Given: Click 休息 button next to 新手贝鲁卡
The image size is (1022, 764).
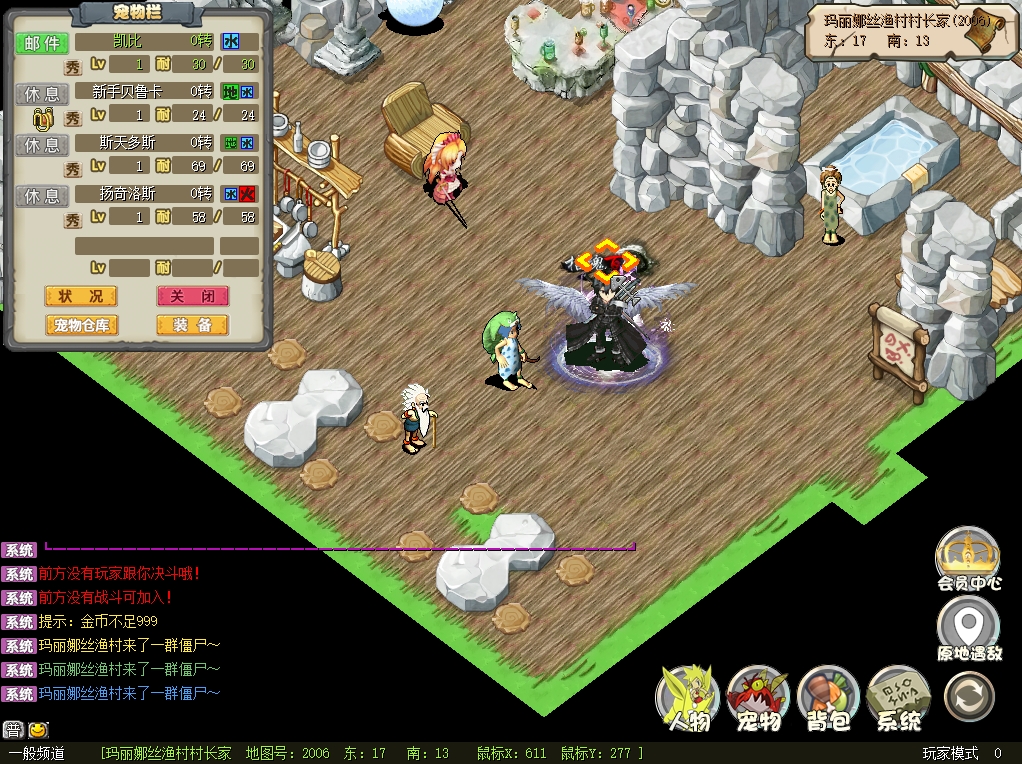Looking at the screenshot, I should click(42, 93).
